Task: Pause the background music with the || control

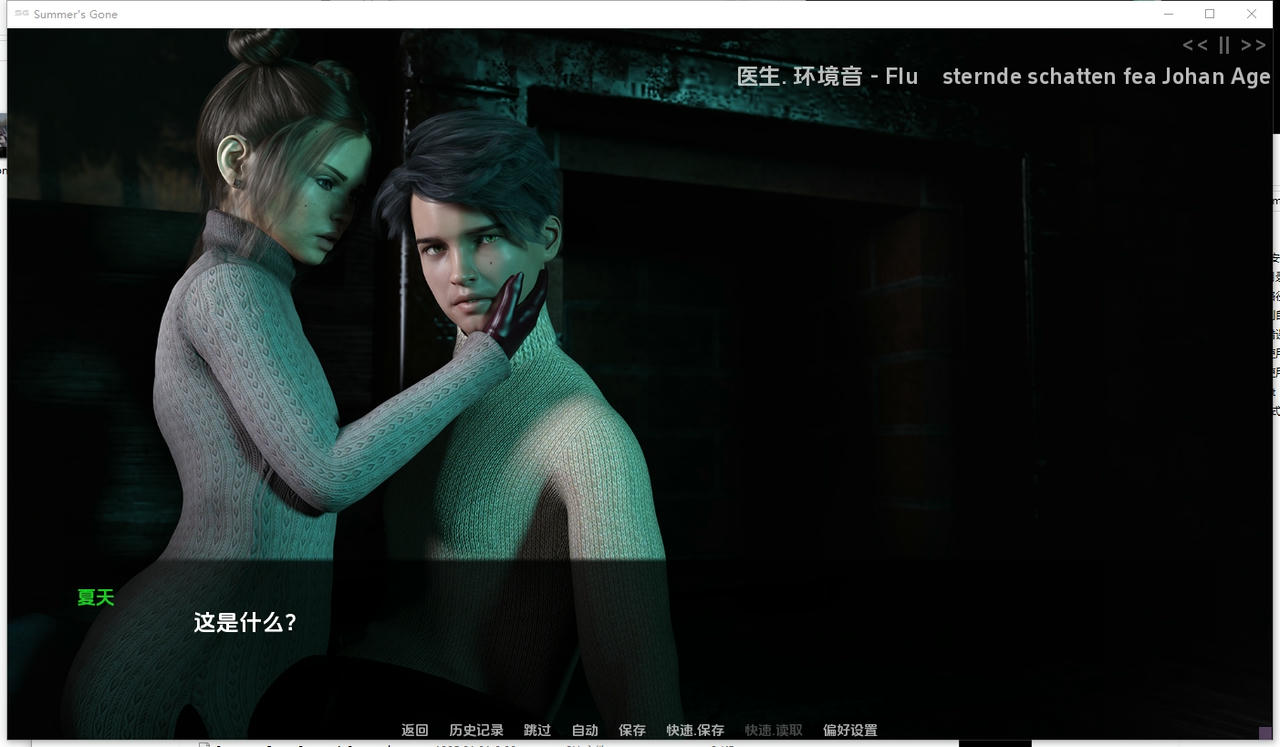Action: [x=1223, y=45]
